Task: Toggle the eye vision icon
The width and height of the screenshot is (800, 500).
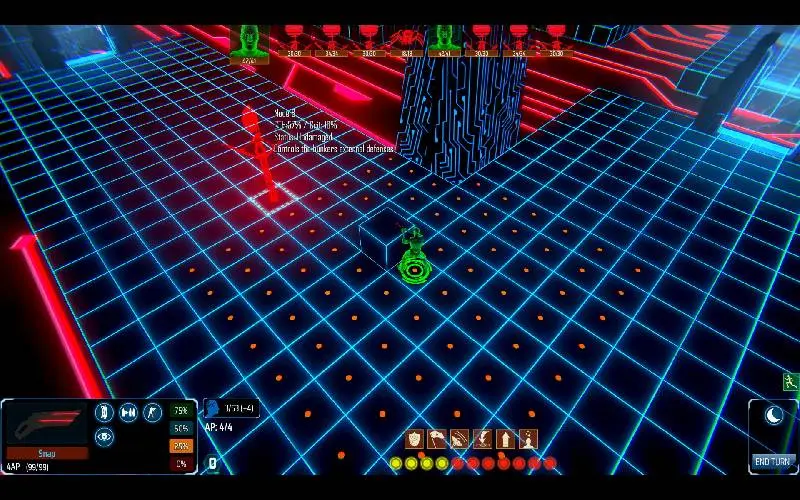Action: 104,436
